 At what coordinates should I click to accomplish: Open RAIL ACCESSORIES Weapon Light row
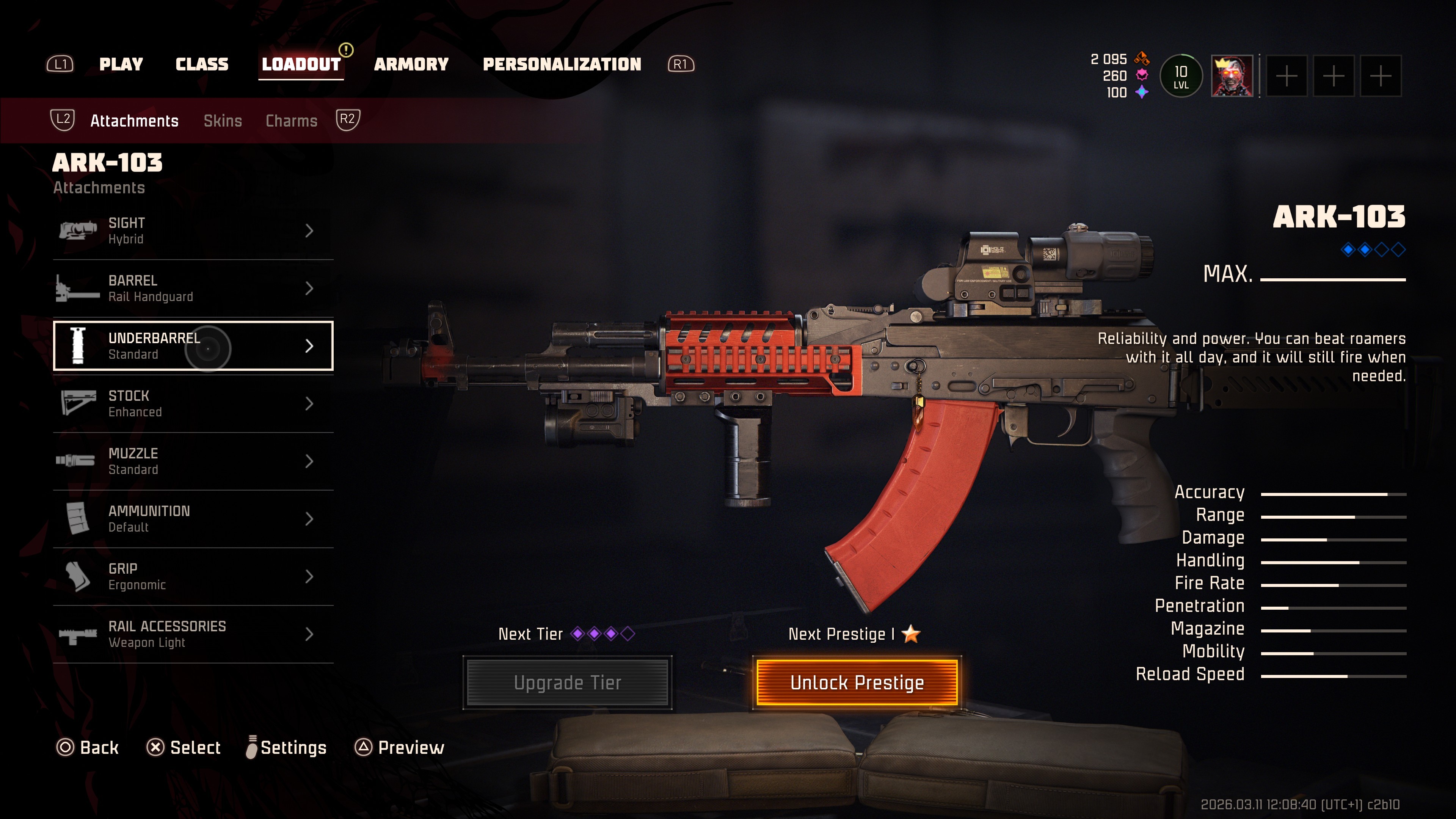click(193, 634)
